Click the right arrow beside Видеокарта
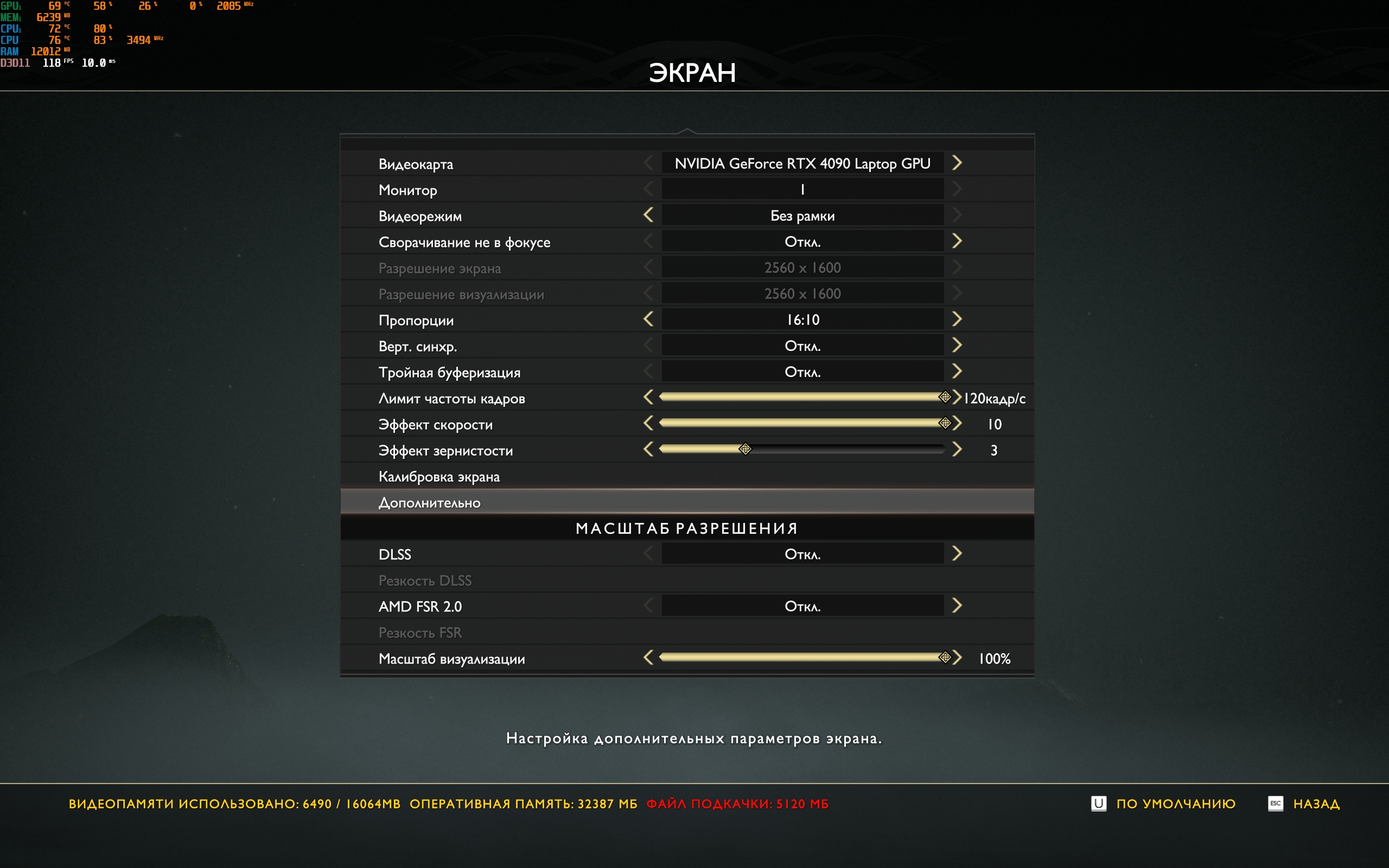This screenshot has width=1389, height=868. [x=956, y=163]
